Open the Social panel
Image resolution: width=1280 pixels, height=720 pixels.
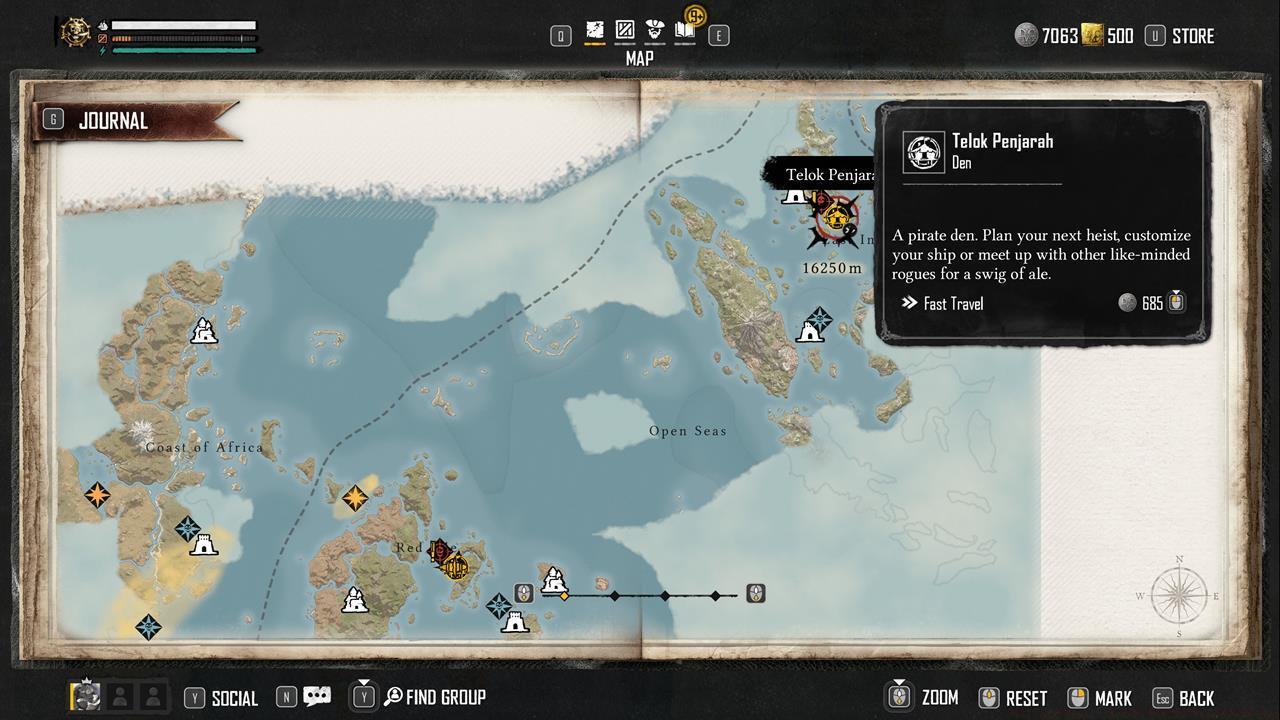[234, 698]
